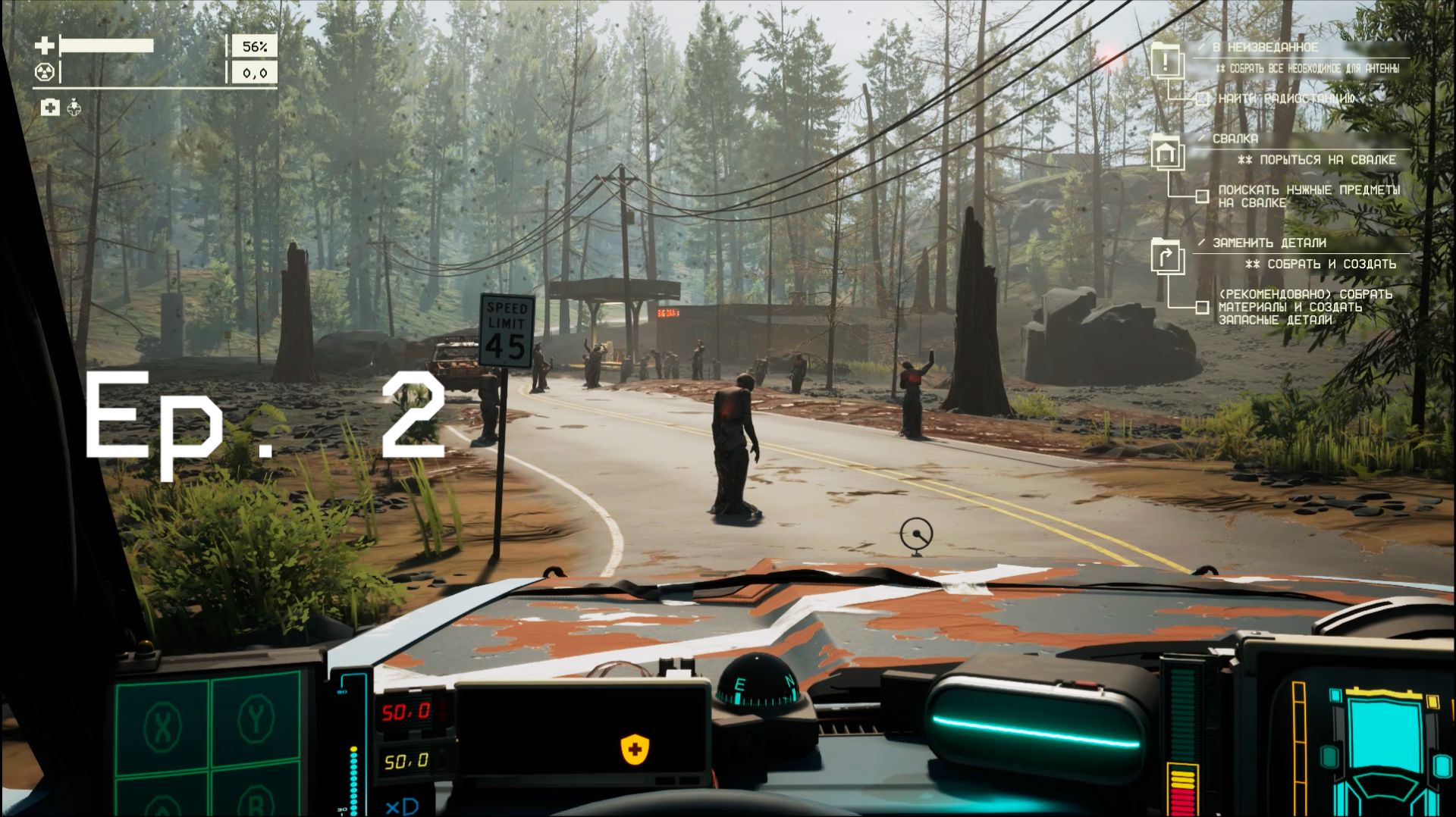This screenshot has width=1456, height=817.
Task: Select the «В неизведанное» quest exclamation icon
Action: 1166,60
